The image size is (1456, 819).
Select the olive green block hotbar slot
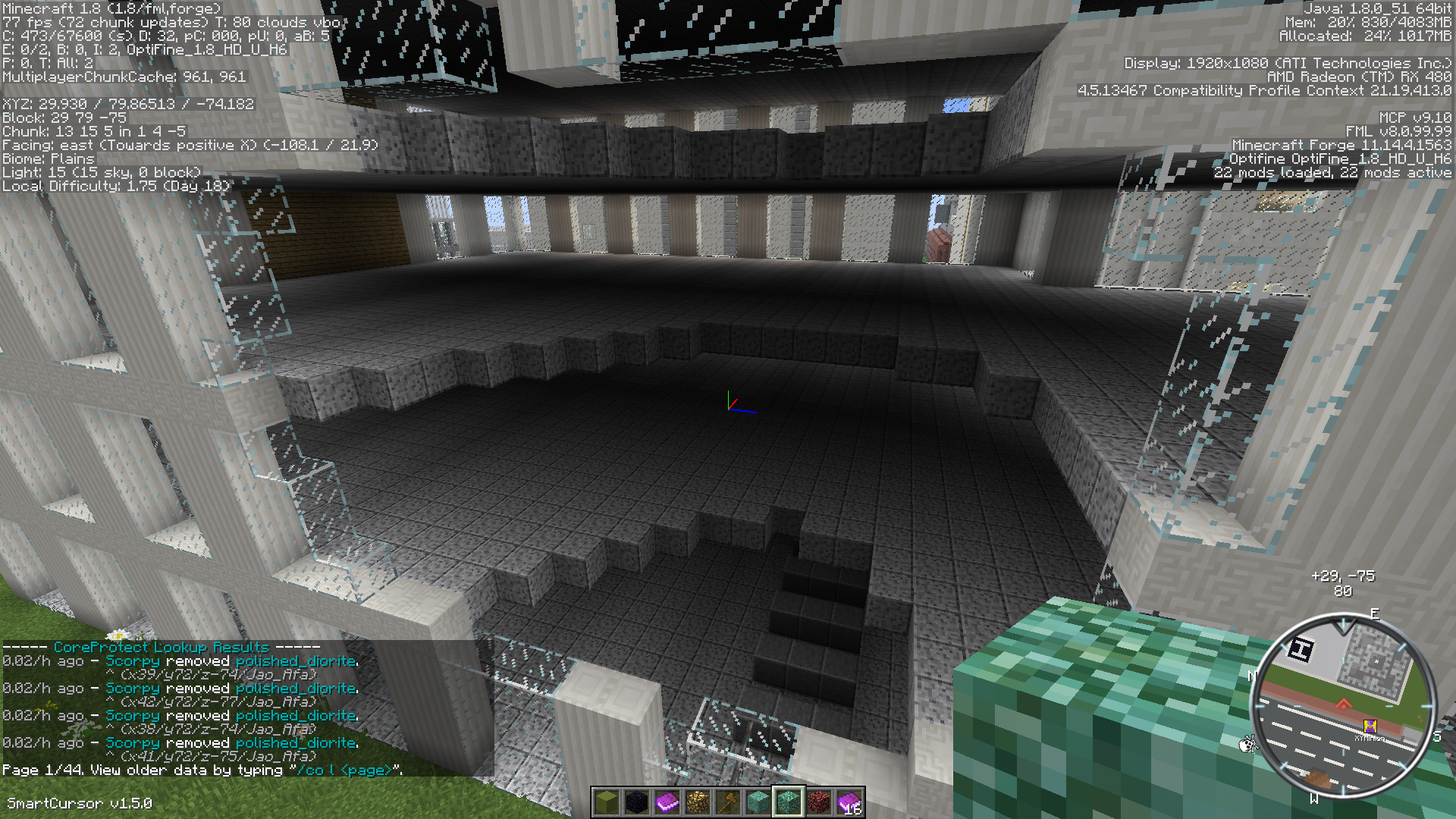pos(607,802)
